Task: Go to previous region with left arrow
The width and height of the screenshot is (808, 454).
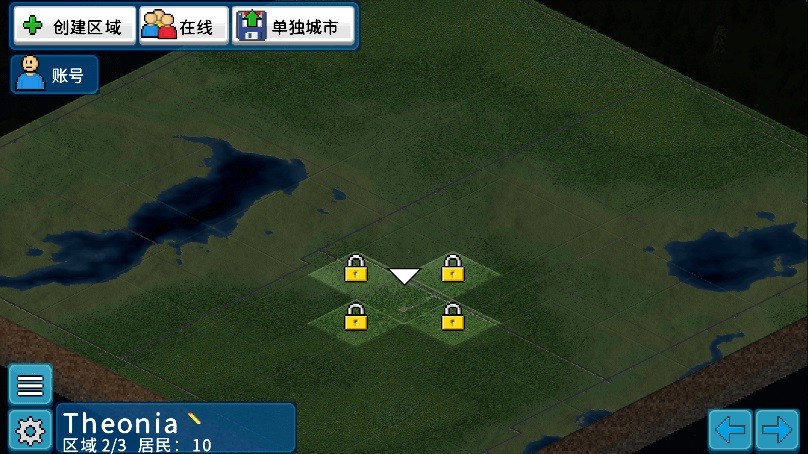Action: click(730, 430)
